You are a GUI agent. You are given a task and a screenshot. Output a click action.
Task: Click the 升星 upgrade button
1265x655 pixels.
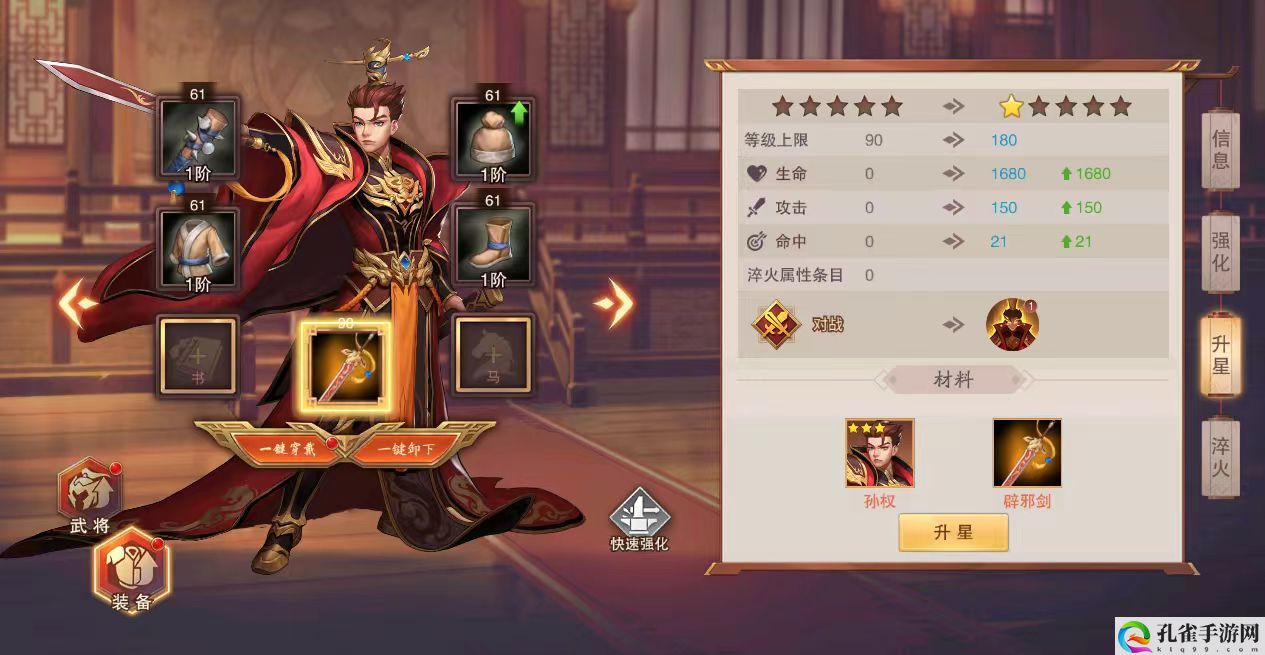pos(953,533)
